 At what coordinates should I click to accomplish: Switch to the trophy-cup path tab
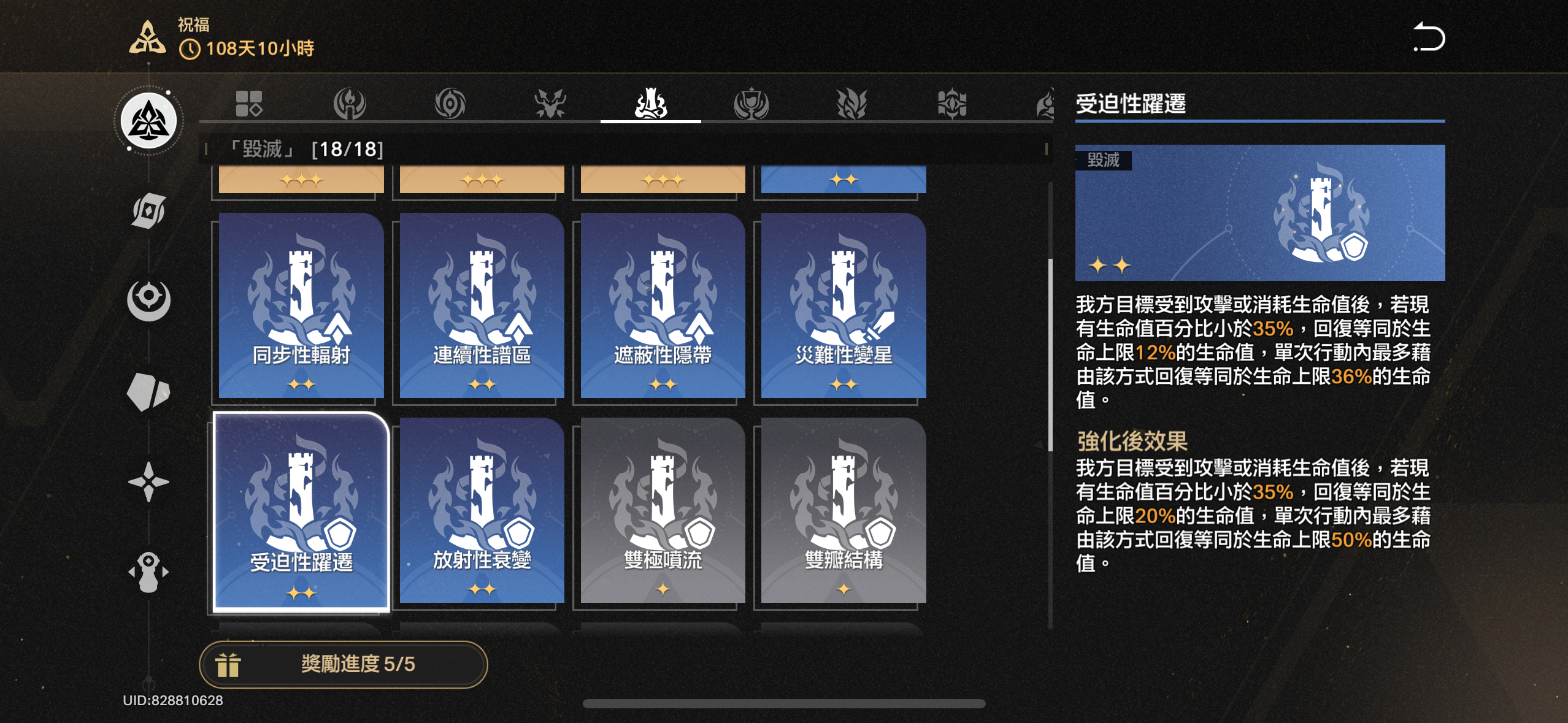751,104
